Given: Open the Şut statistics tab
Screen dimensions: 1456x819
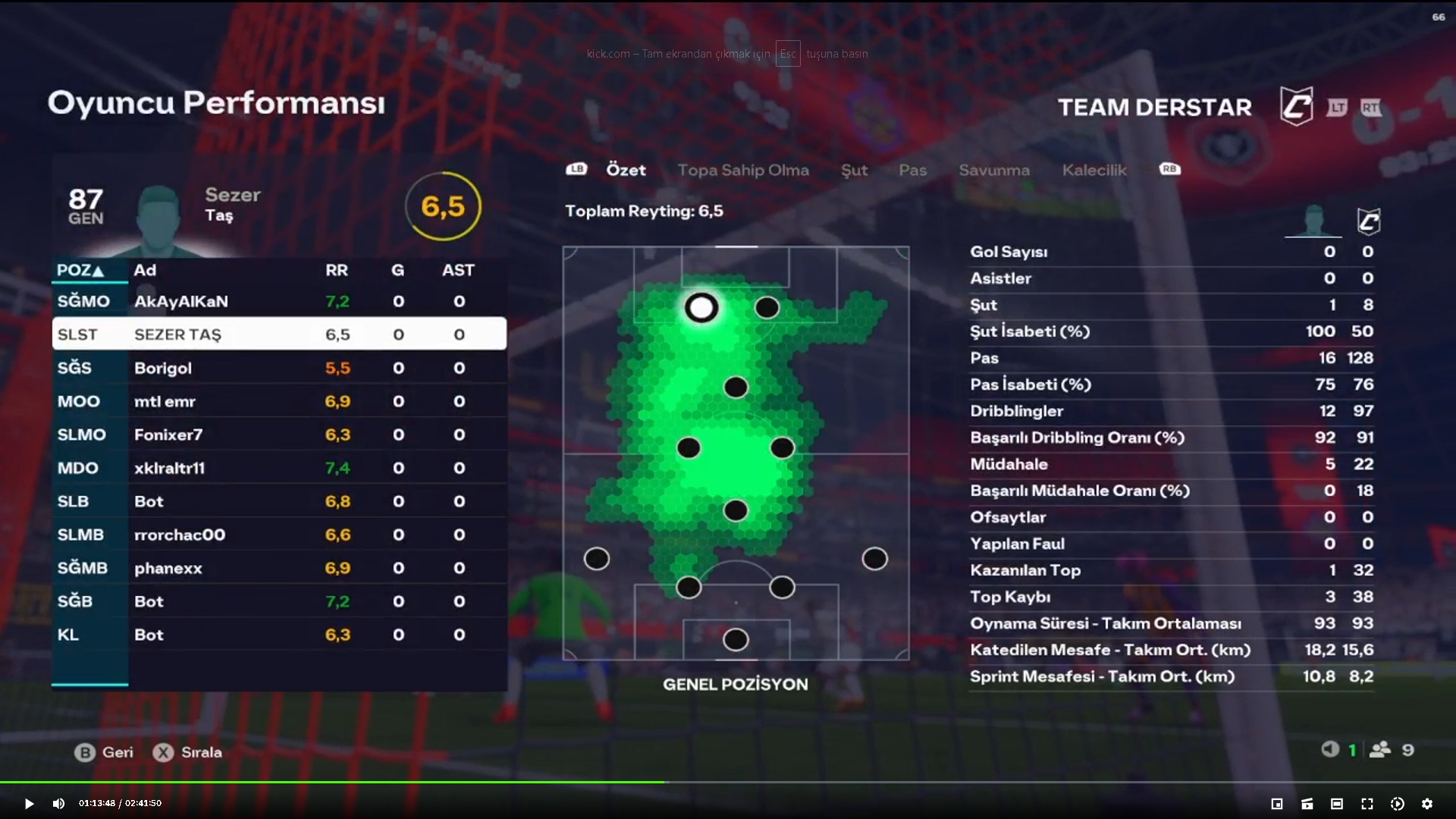Looking at the screenshot, I should 854,171.
